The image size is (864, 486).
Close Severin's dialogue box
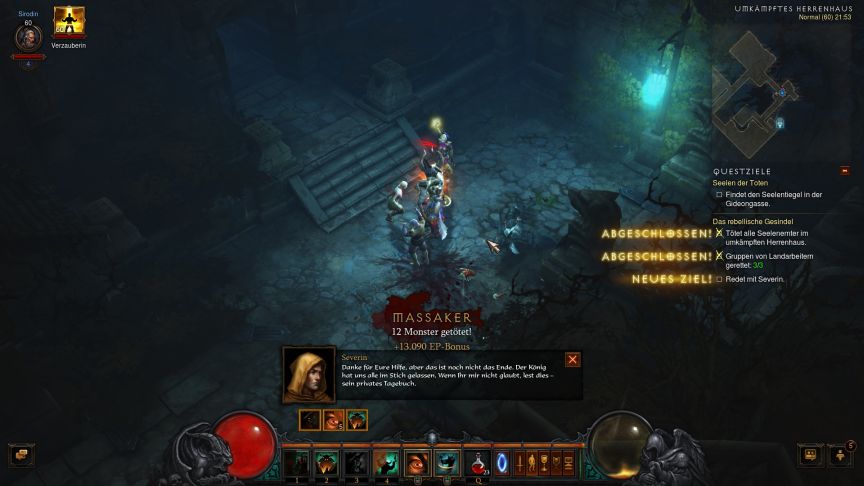(x=573, y=359)
